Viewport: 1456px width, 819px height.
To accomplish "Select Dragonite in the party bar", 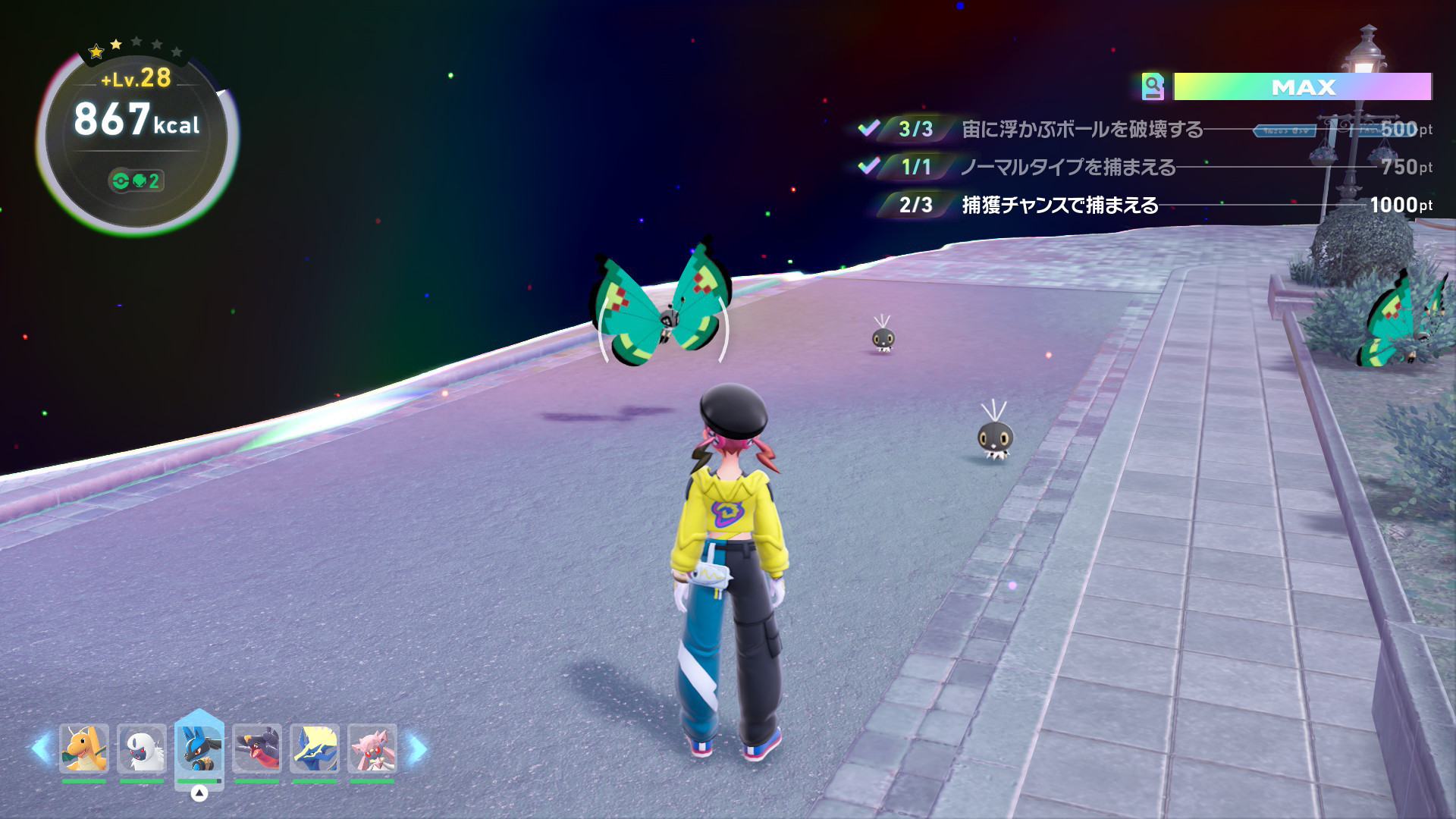I will point(84,748).
